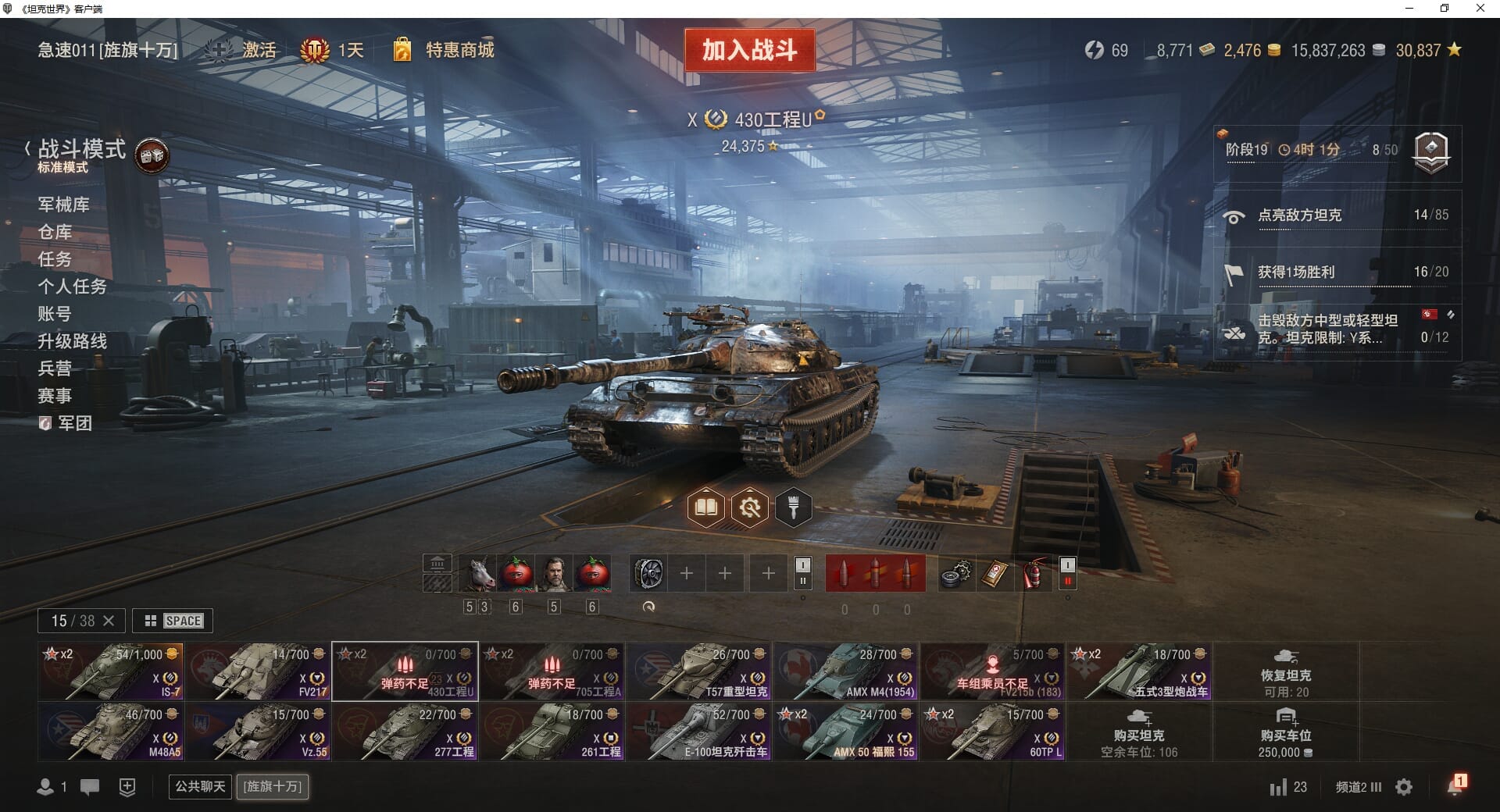Select the AMX 50 福熙 155 tank
Viewport: 1500px width, 812px height.
point(845,732)
